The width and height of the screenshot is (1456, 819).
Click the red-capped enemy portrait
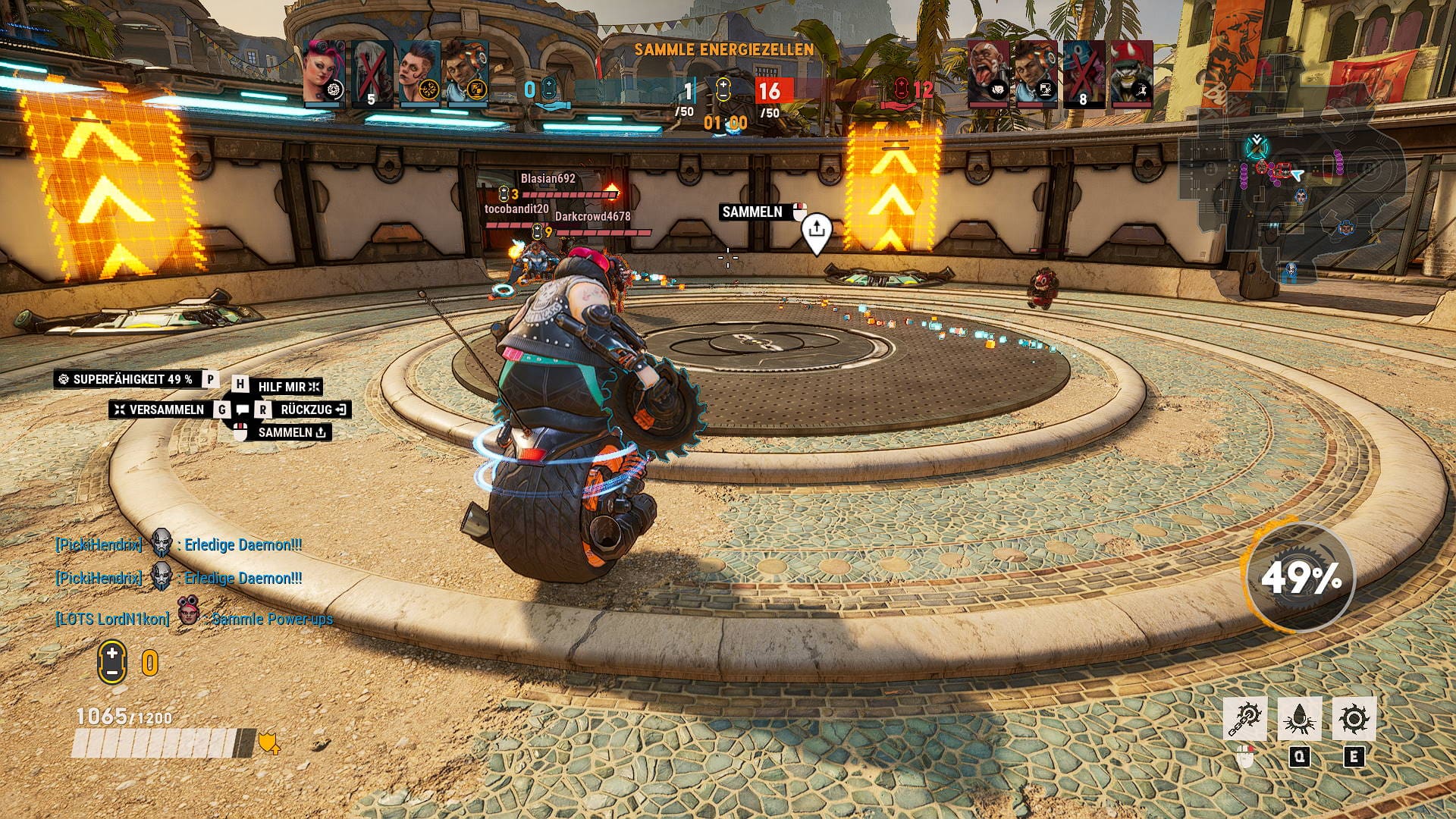pyautogui.click(x=1131, y=73)
